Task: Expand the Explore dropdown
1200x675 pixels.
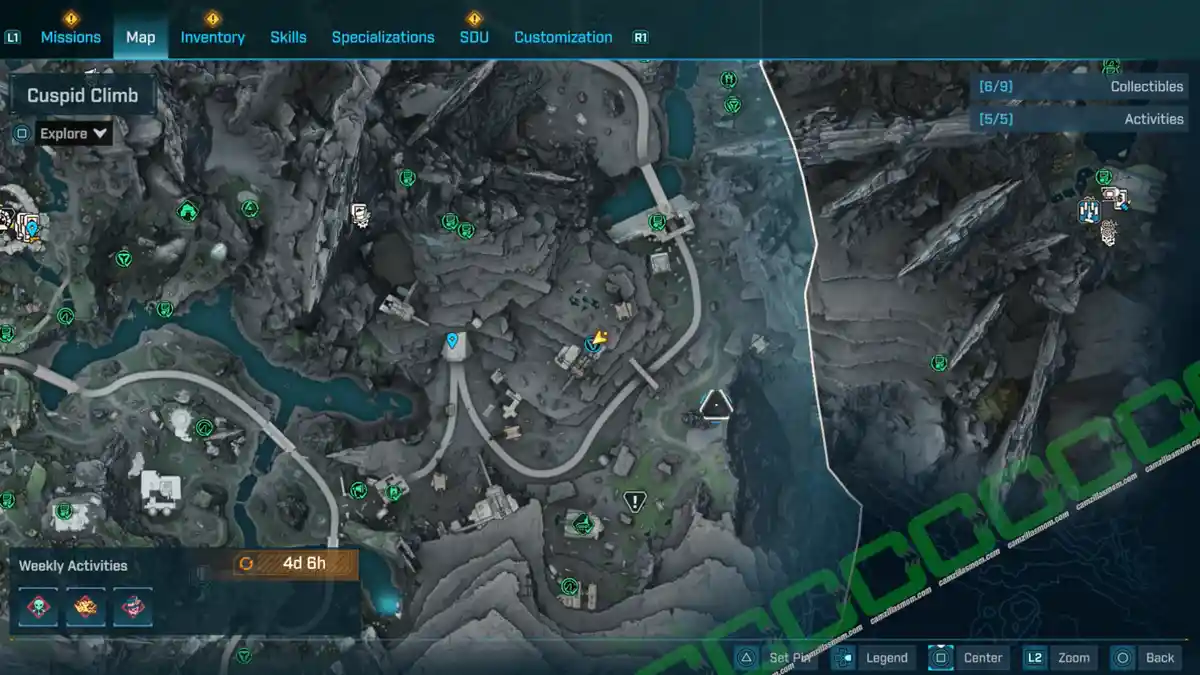Action: pos(73,133)
